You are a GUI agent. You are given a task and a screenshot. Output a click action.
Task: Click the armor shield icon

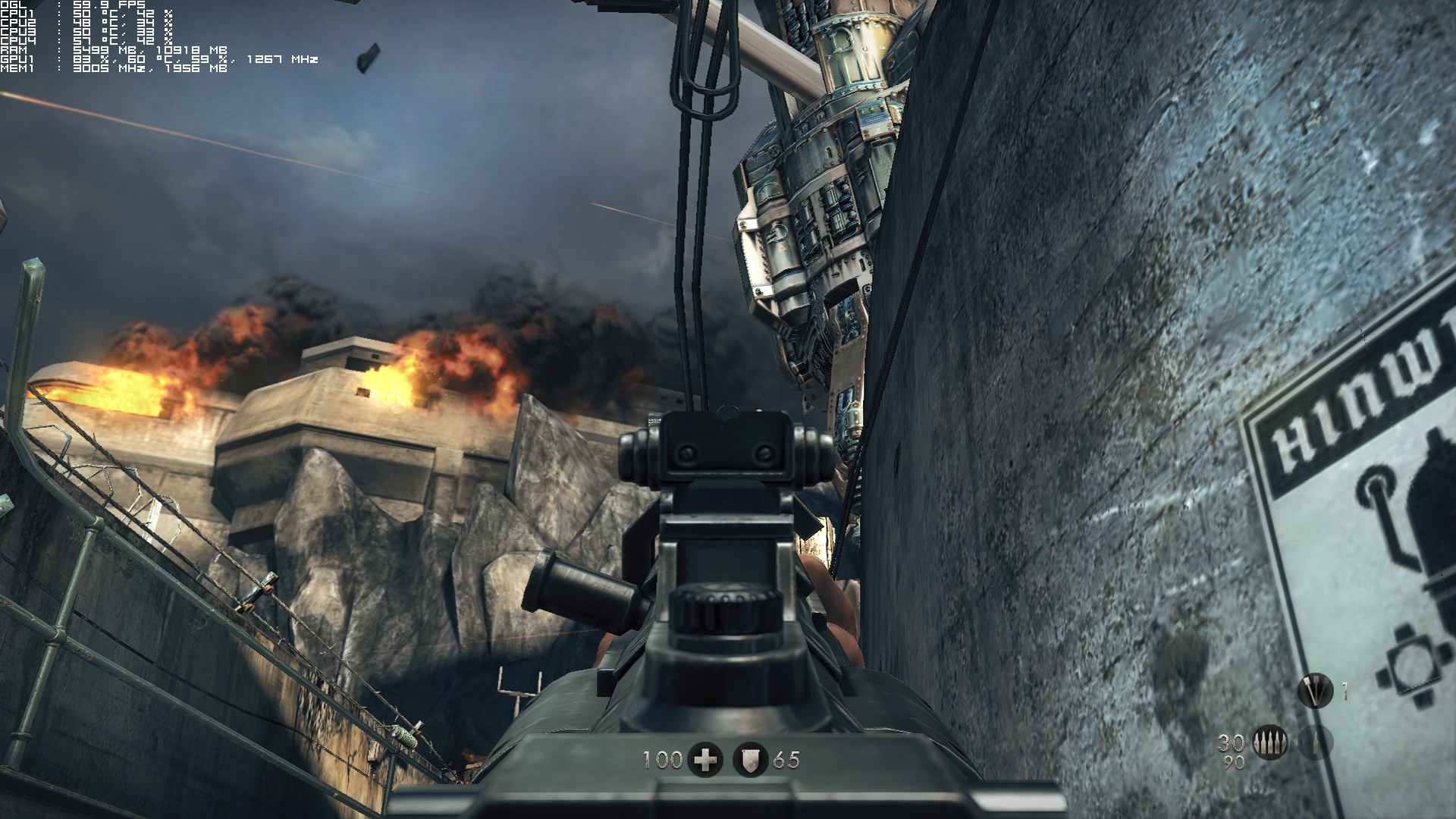click(x=750, y=760)
